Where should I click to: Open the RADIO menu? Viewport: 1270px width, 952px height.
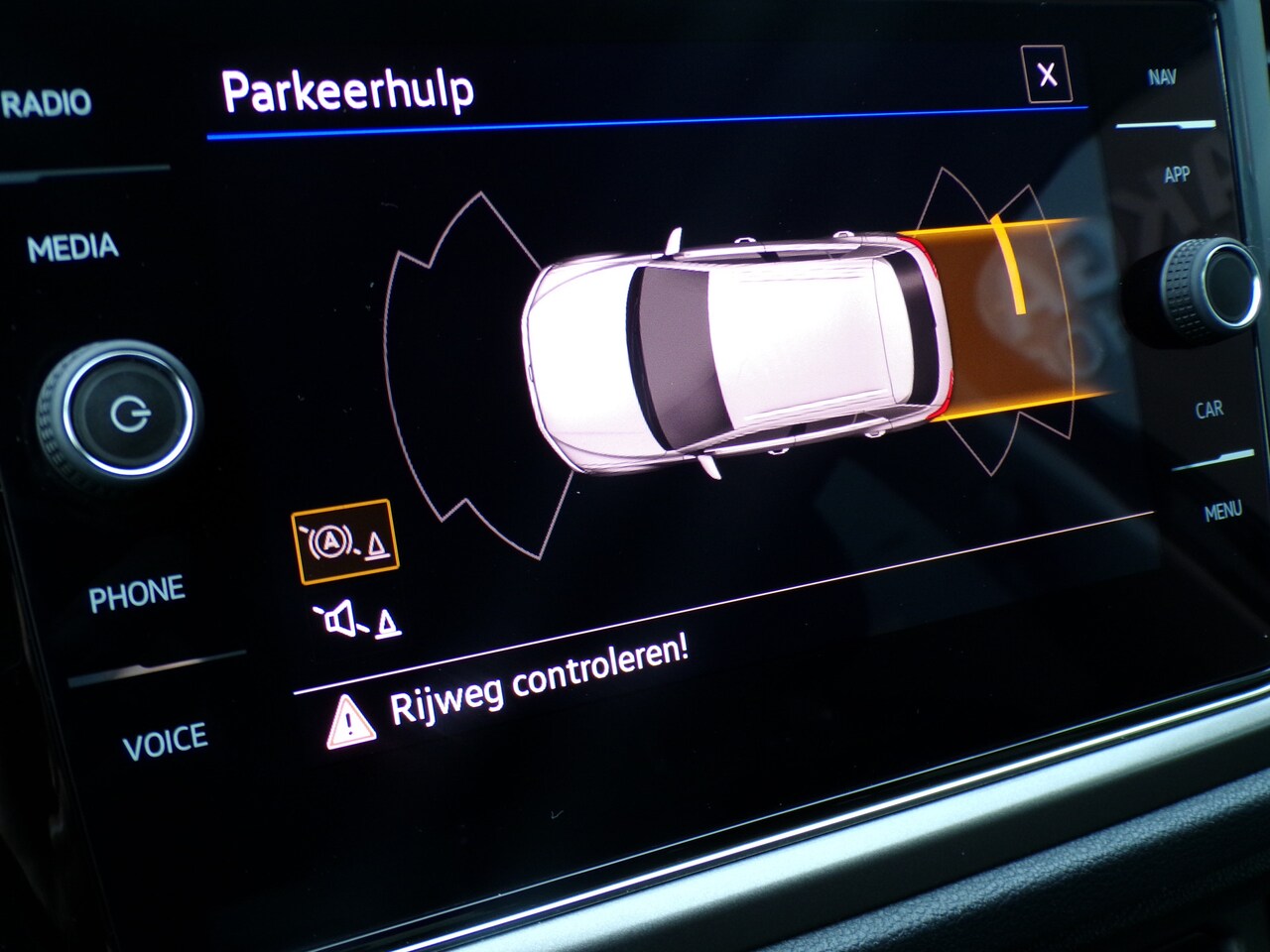47,102
